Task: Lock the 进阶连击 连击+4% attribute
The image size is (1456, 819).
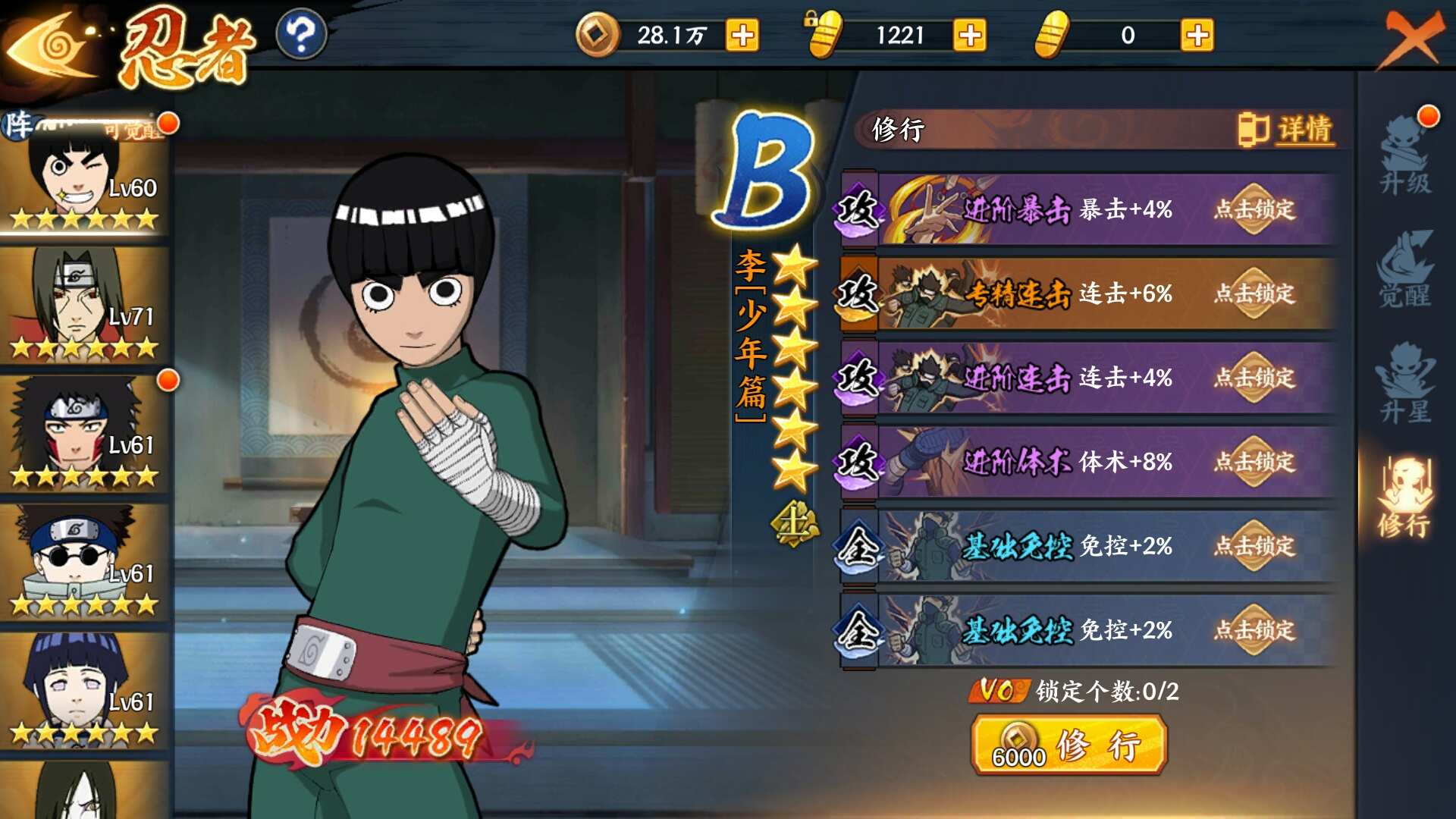Action: 1254,378
